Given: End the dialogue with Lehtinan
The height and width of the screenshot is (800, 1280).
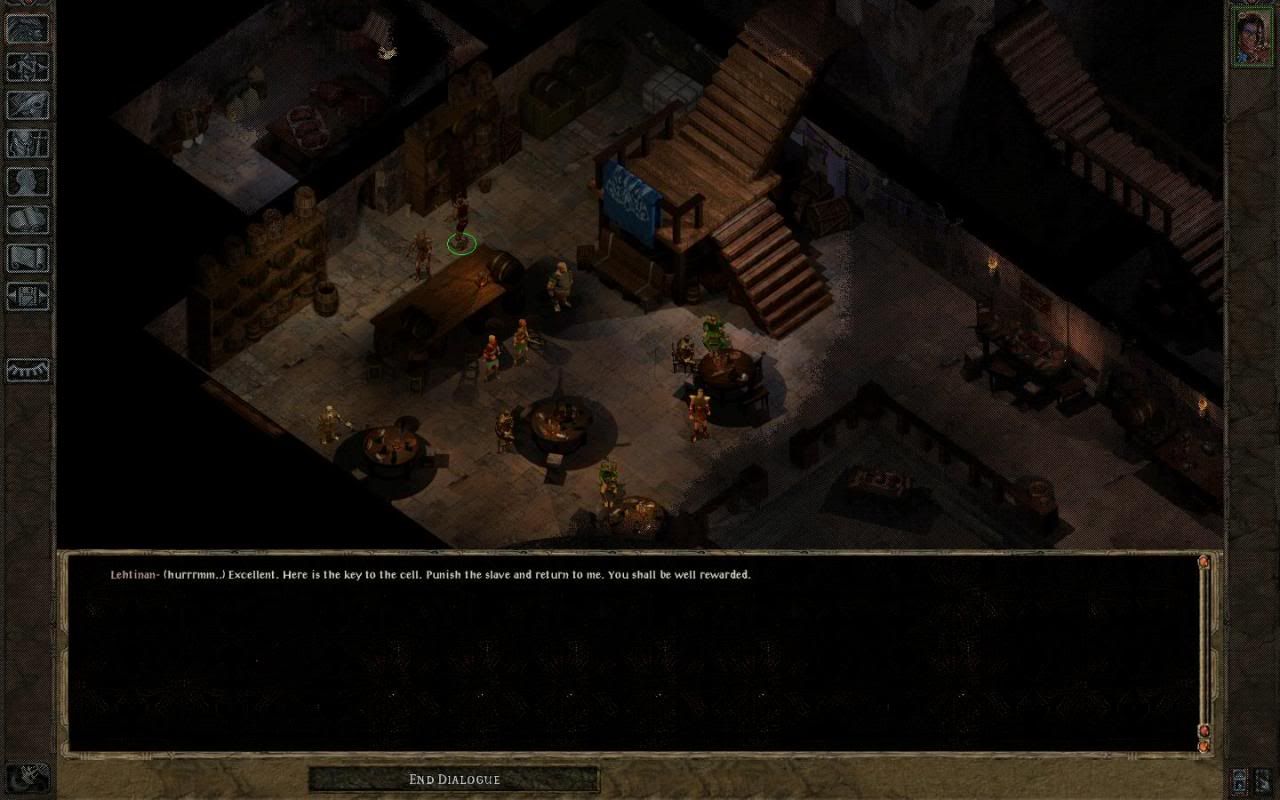Looking at the screenshot, I should 453,779.
